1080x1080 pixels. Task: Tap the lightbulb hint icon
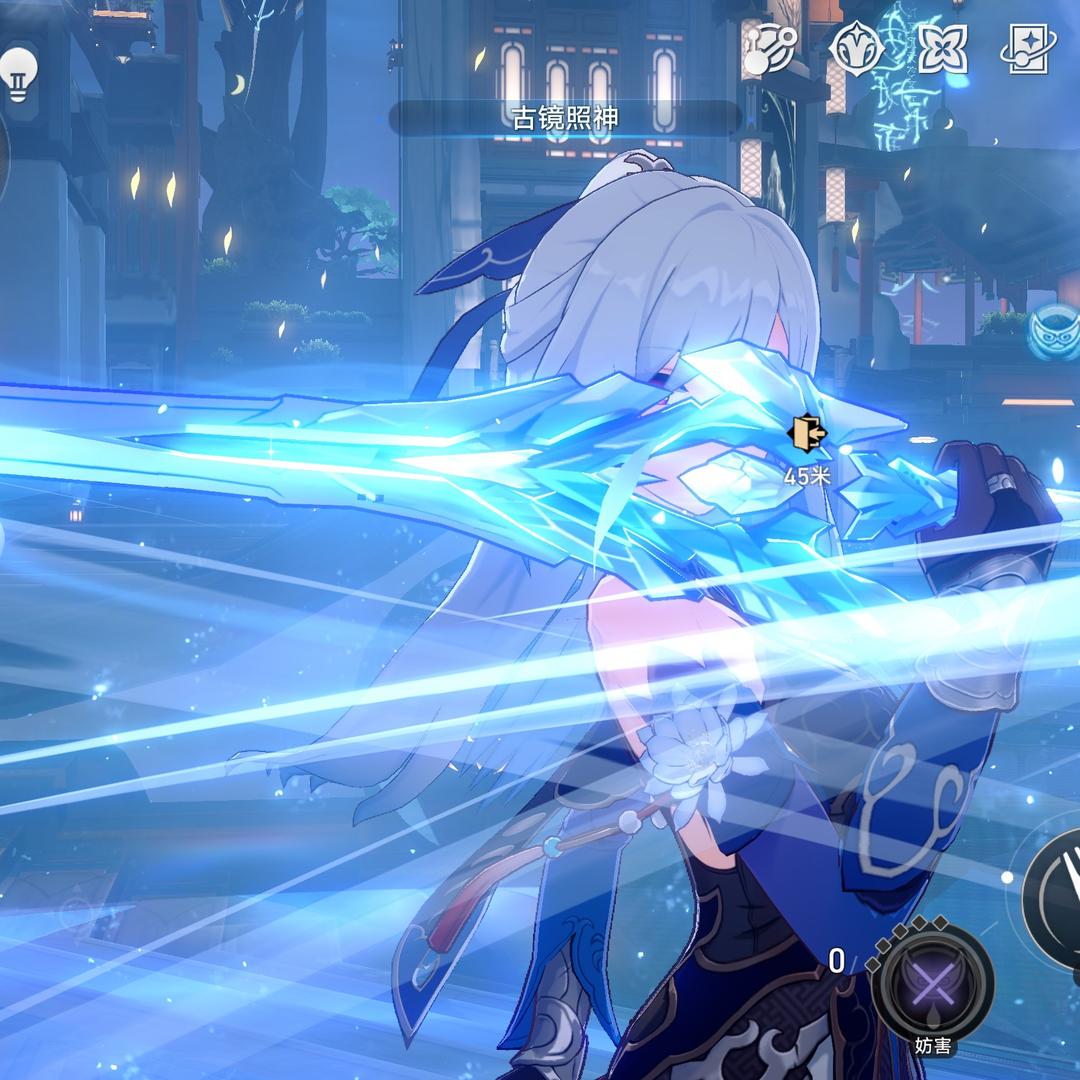coord(17,70)
